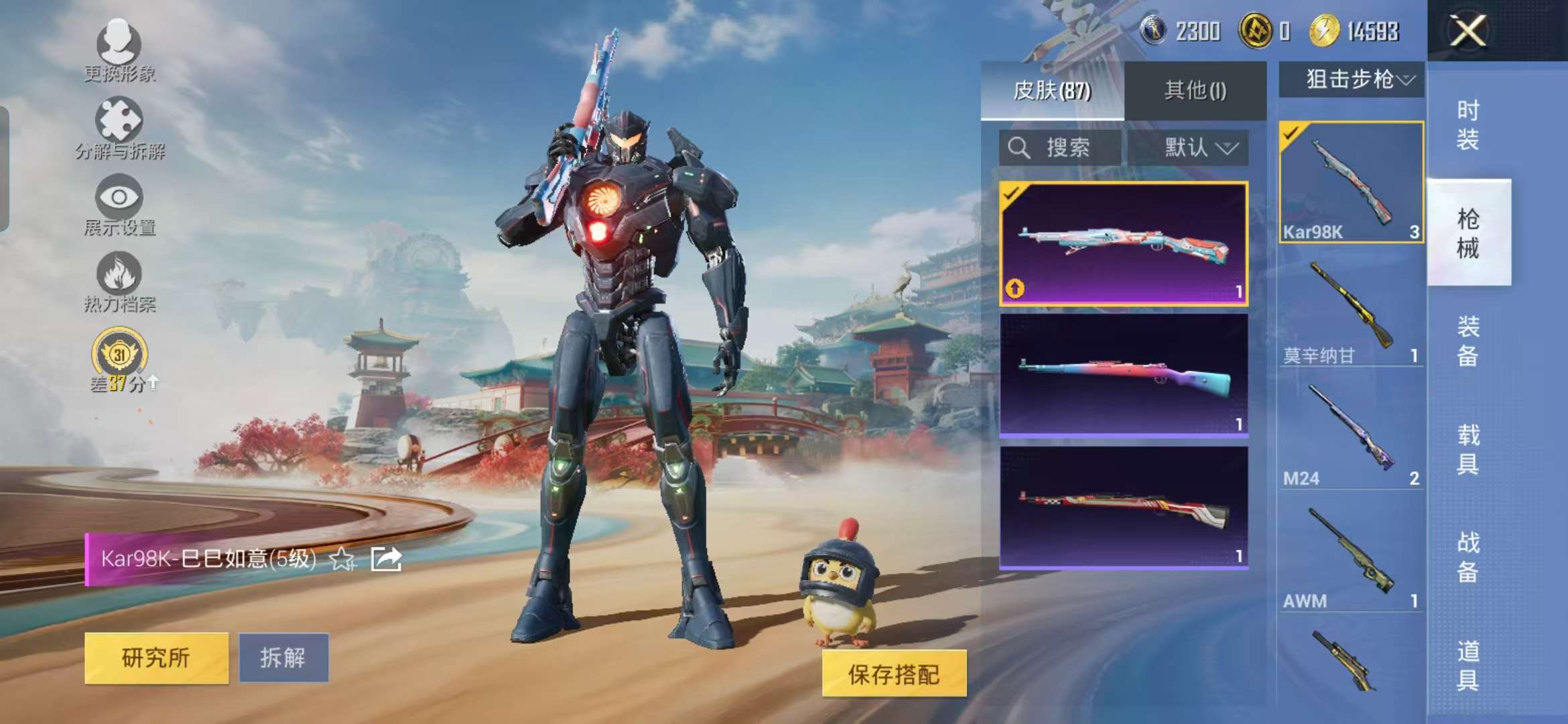Image resolution: width=1568 pixels, height=724 pixels.
Task: Open the 更换形象 character change panel
Action: pos(119,50)
